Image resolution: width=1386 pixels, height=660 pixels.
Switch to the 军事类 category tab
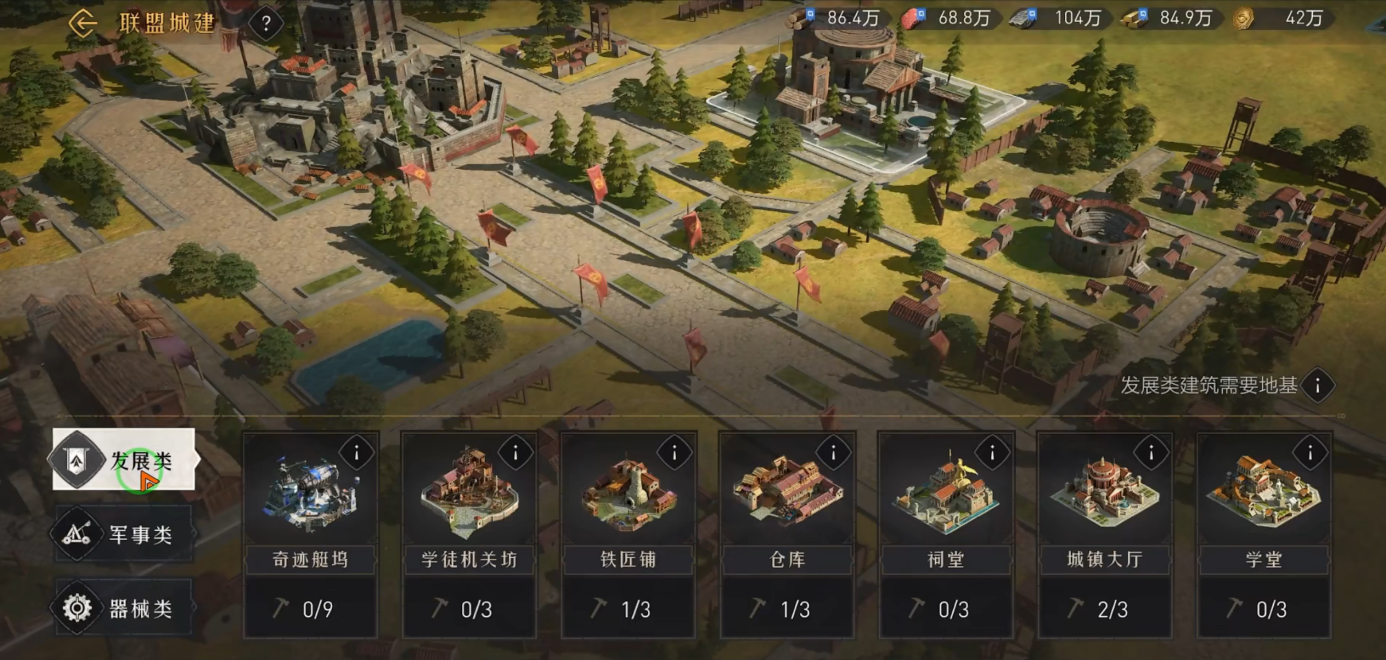pos(124,535)
